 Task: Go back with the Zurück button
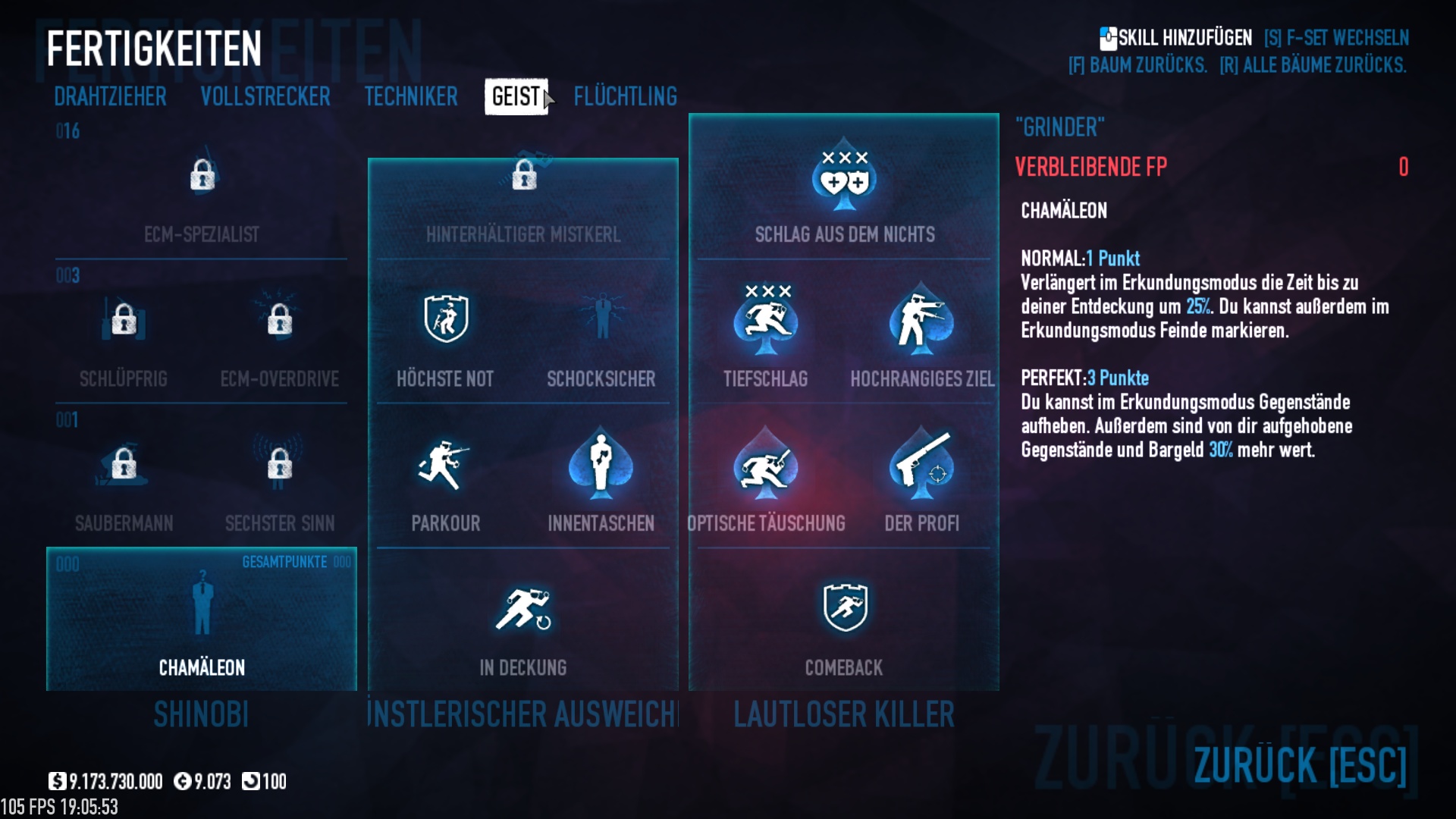pos(1299,764)
